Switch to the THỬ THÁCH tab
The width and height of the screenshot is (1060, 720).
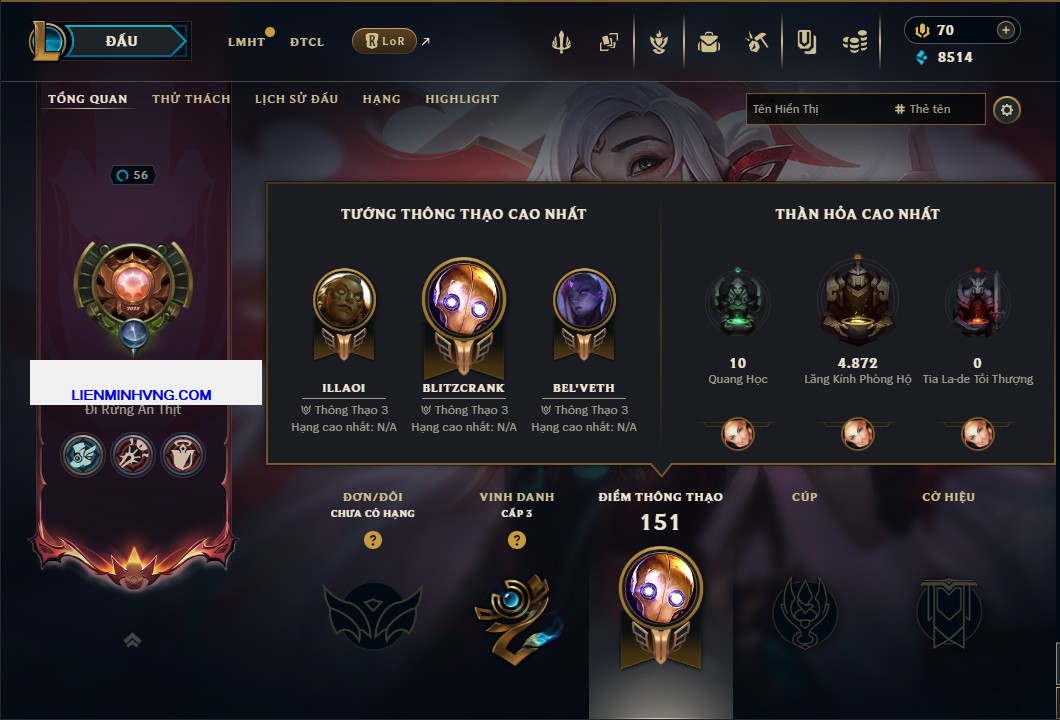pyautogui.click(x=191, y=99)
